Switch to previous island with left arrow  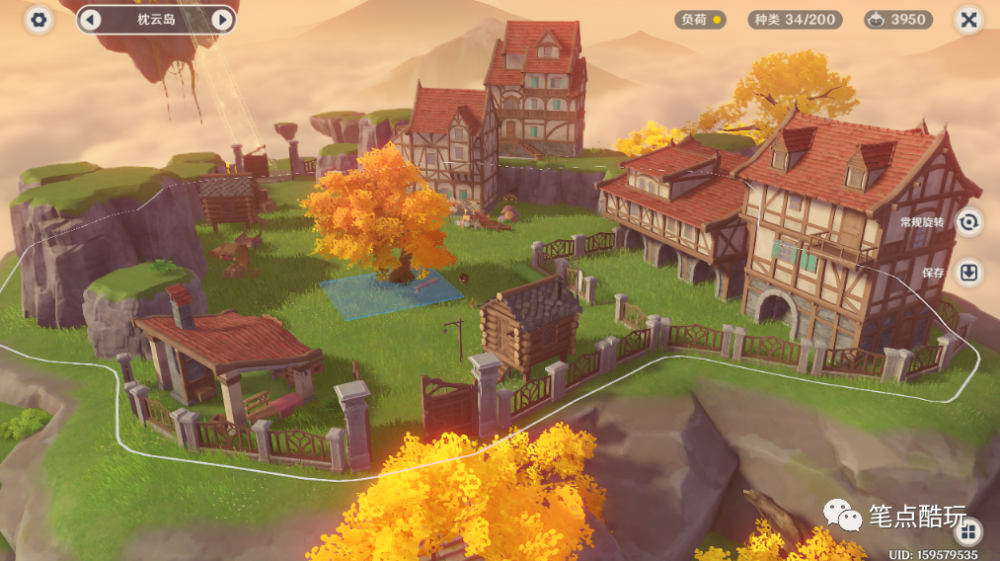point(90,19)
